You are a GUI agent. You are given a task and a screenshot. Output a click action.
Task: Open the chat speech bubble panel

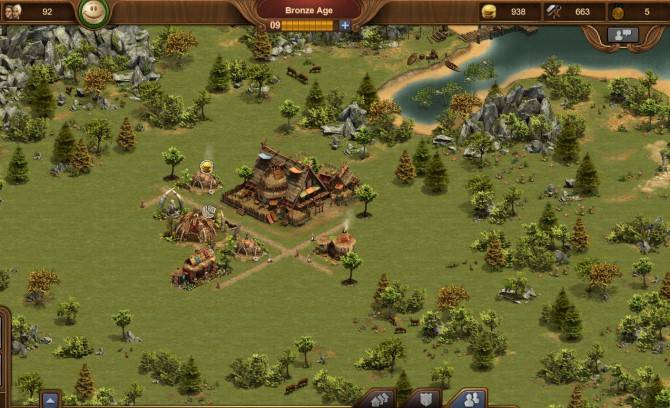point(624,34)
